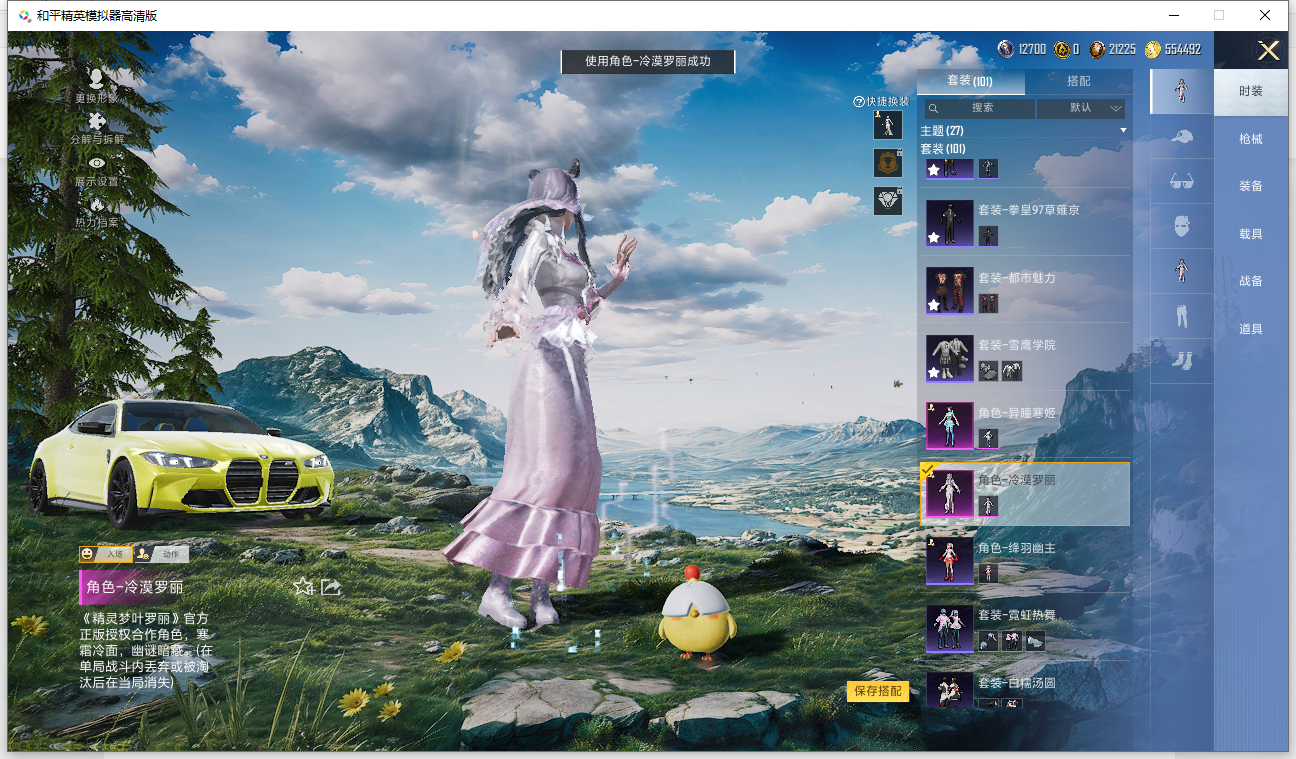Open the 热力档案 heat archive
This screenshot has width=1296, height=759.
97,210
